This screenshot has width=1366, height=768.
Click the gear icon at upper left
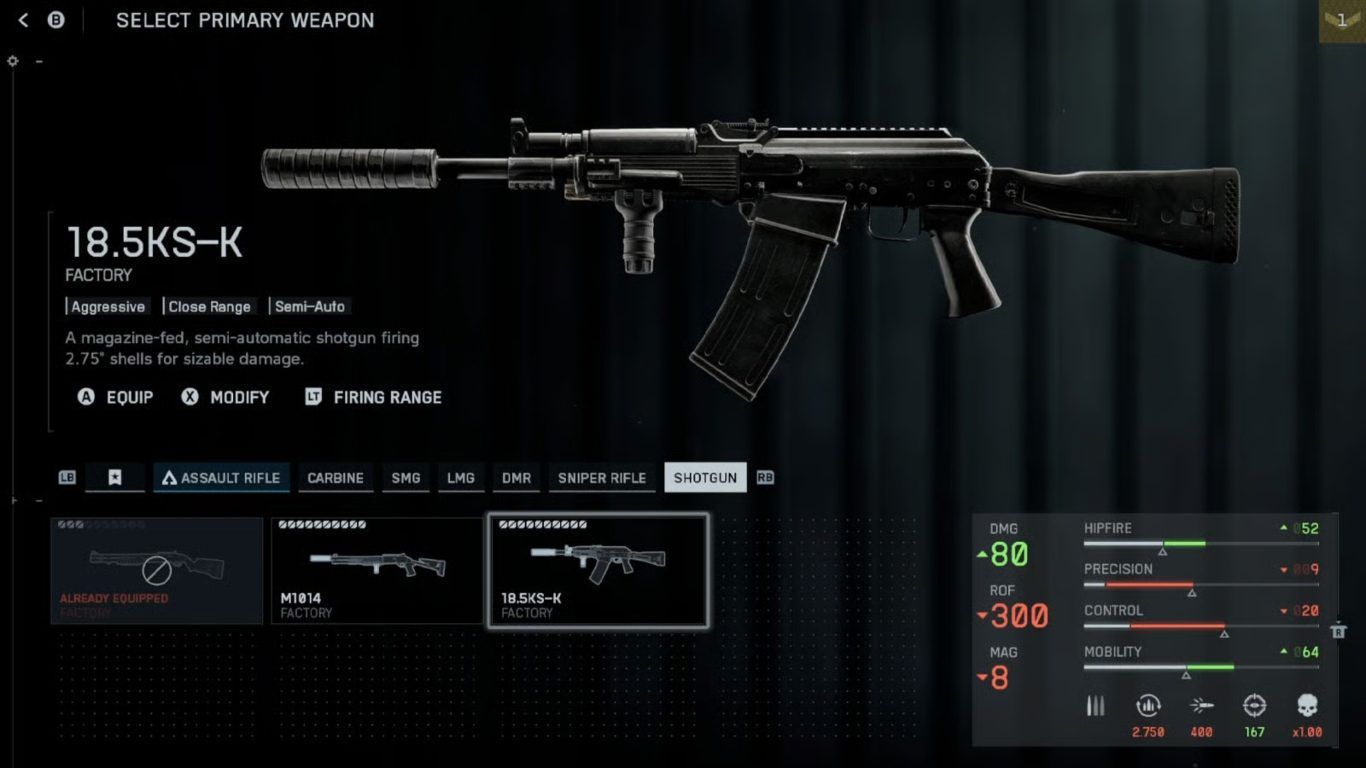click(x=13, y=61)
